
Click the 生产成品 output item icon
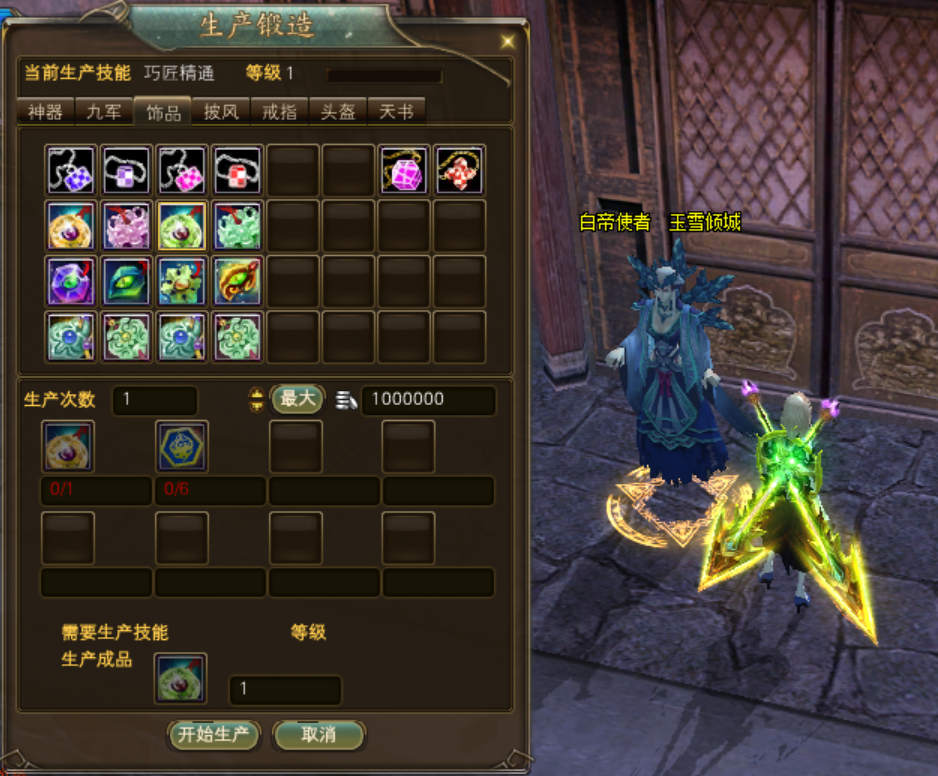click(x=181, y=678)
